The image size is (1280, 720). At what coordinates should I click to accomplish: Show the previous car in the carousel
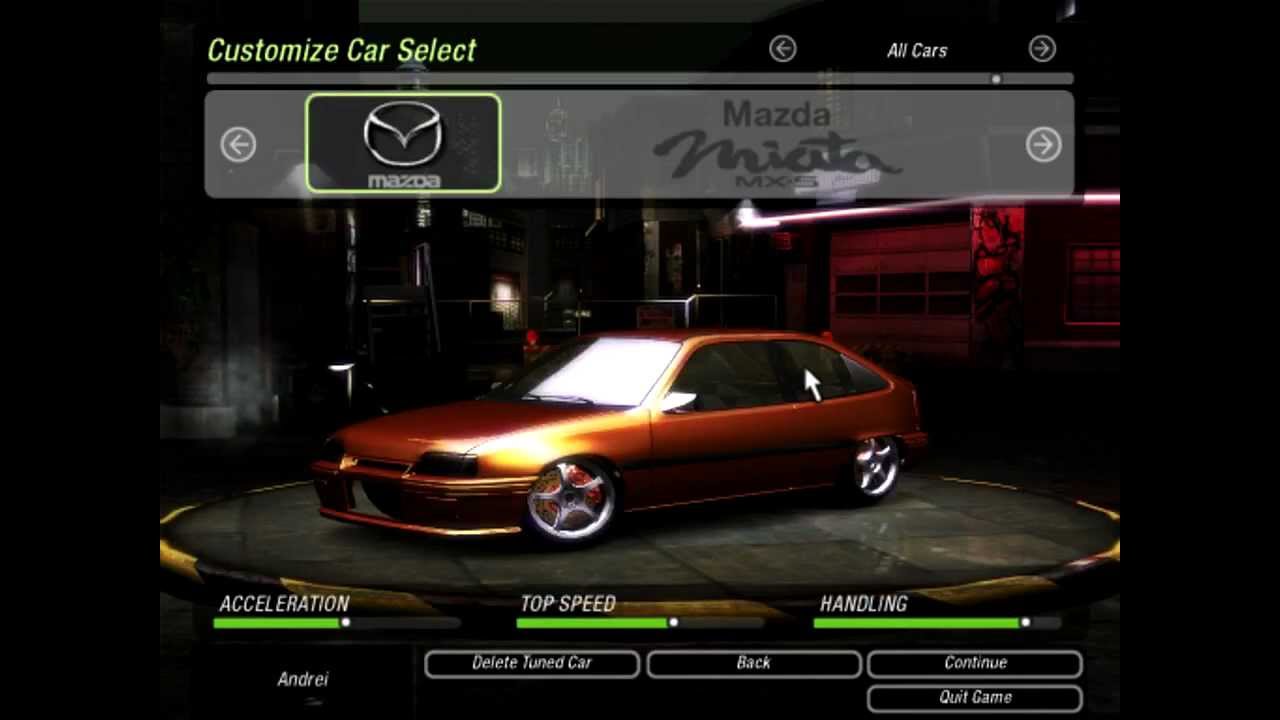pyautogui.click(x=238, y=145)
